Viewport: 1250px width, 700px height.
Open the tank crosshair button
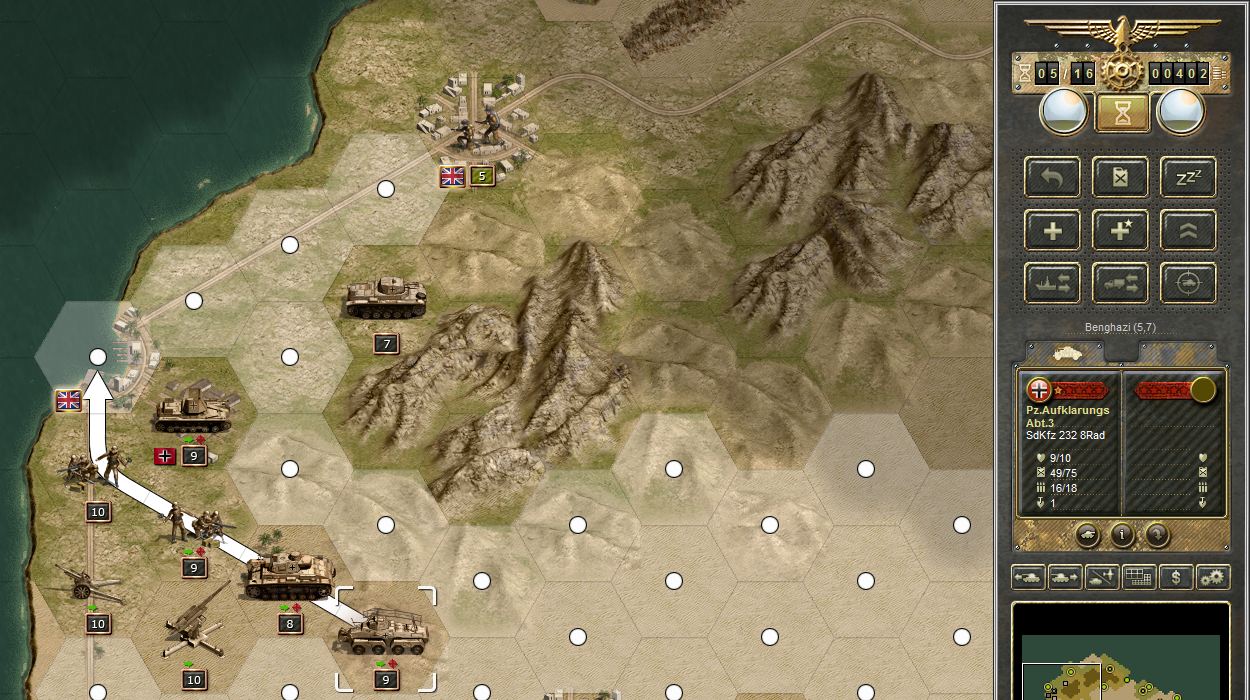pyautogui.click(x=1188, y=284)
